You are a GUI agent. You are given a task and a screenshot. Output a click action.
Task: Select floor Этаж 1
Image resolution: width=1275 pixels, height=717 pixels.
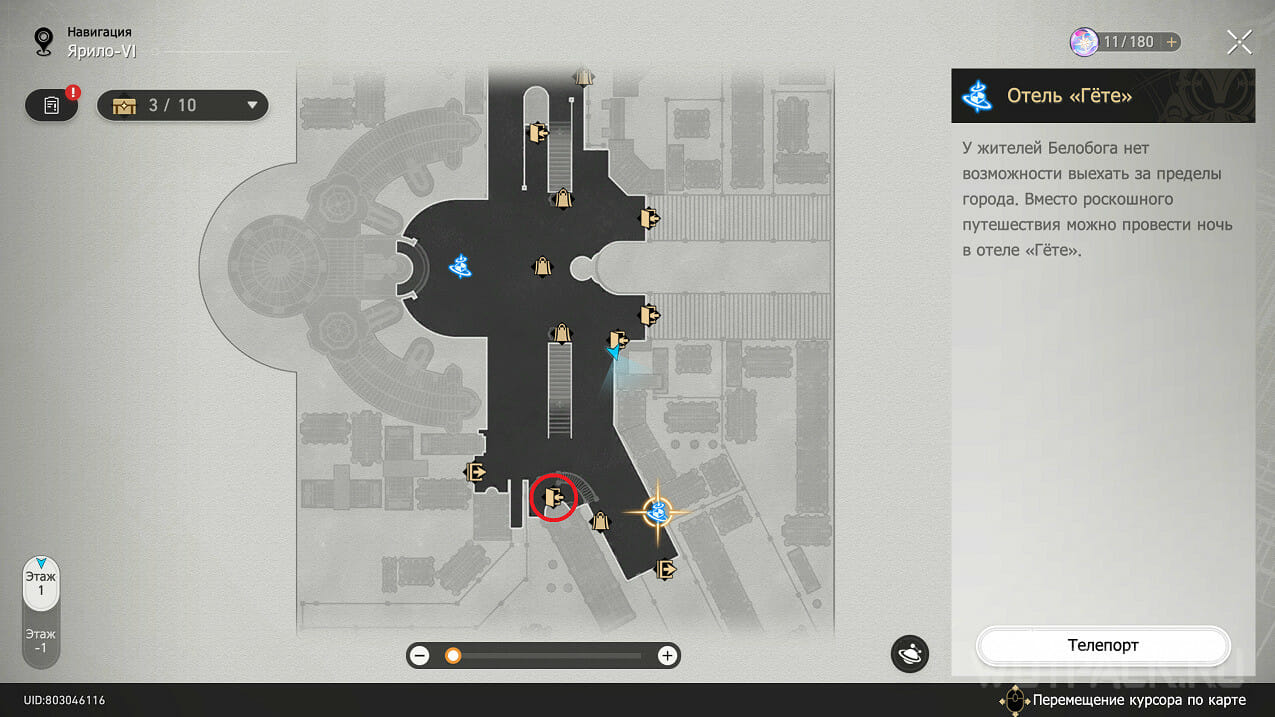[x=41, y=583]
